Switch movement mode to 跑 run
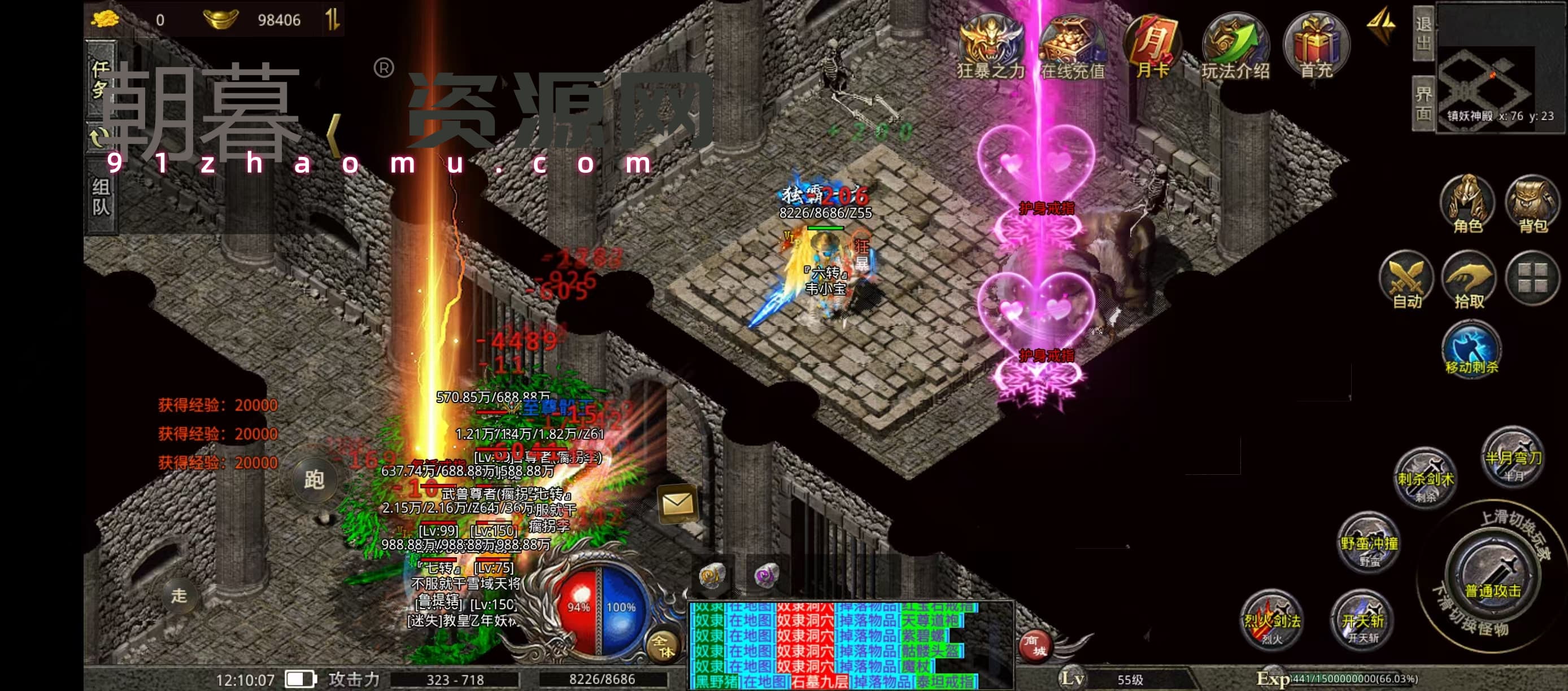Screen dimensions: 1568x691 (x=313, y=480)
